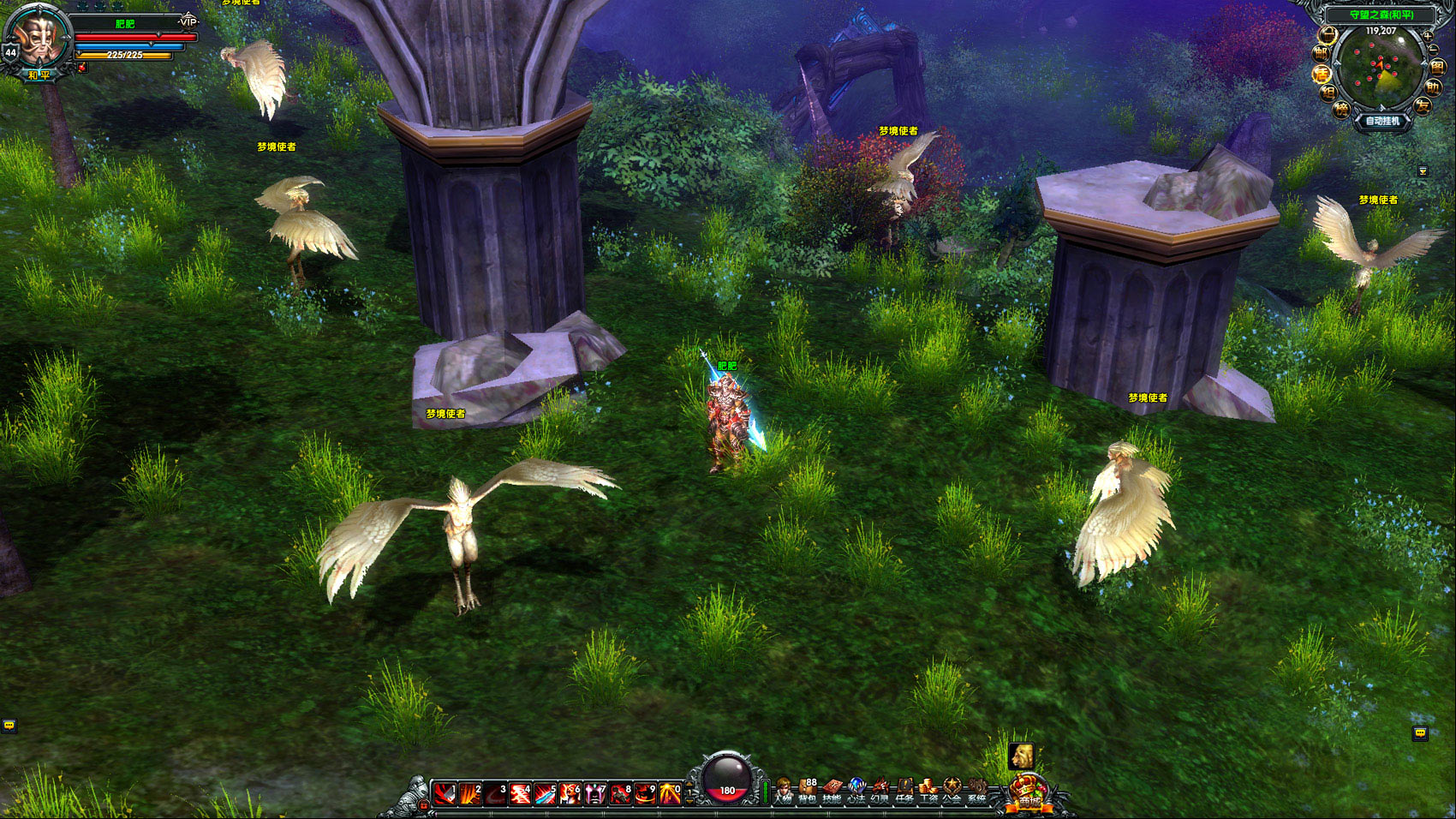Use the skill in hotbar slot 5

pyautogui.click(x=545, y=794)
